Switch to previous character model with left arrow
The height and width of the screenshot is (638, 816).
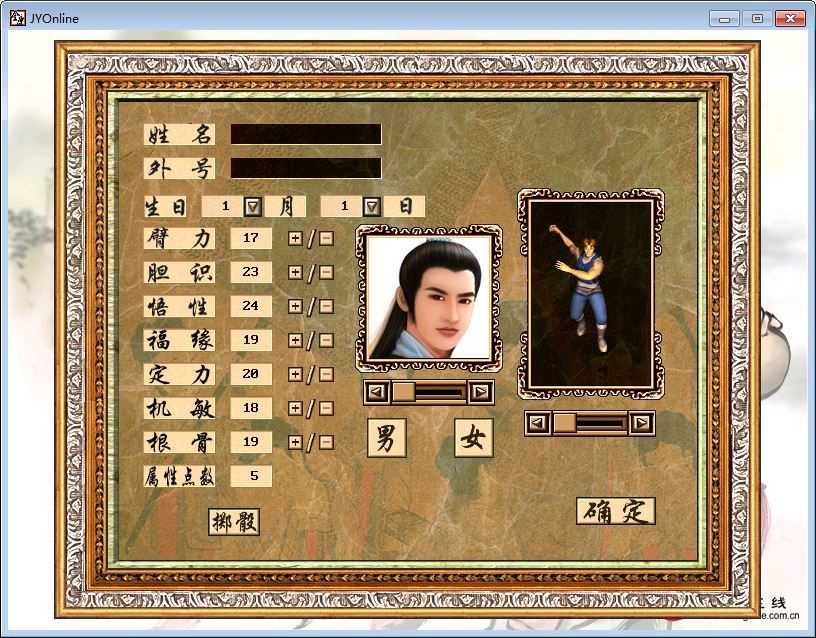click(x=538, y=423)
